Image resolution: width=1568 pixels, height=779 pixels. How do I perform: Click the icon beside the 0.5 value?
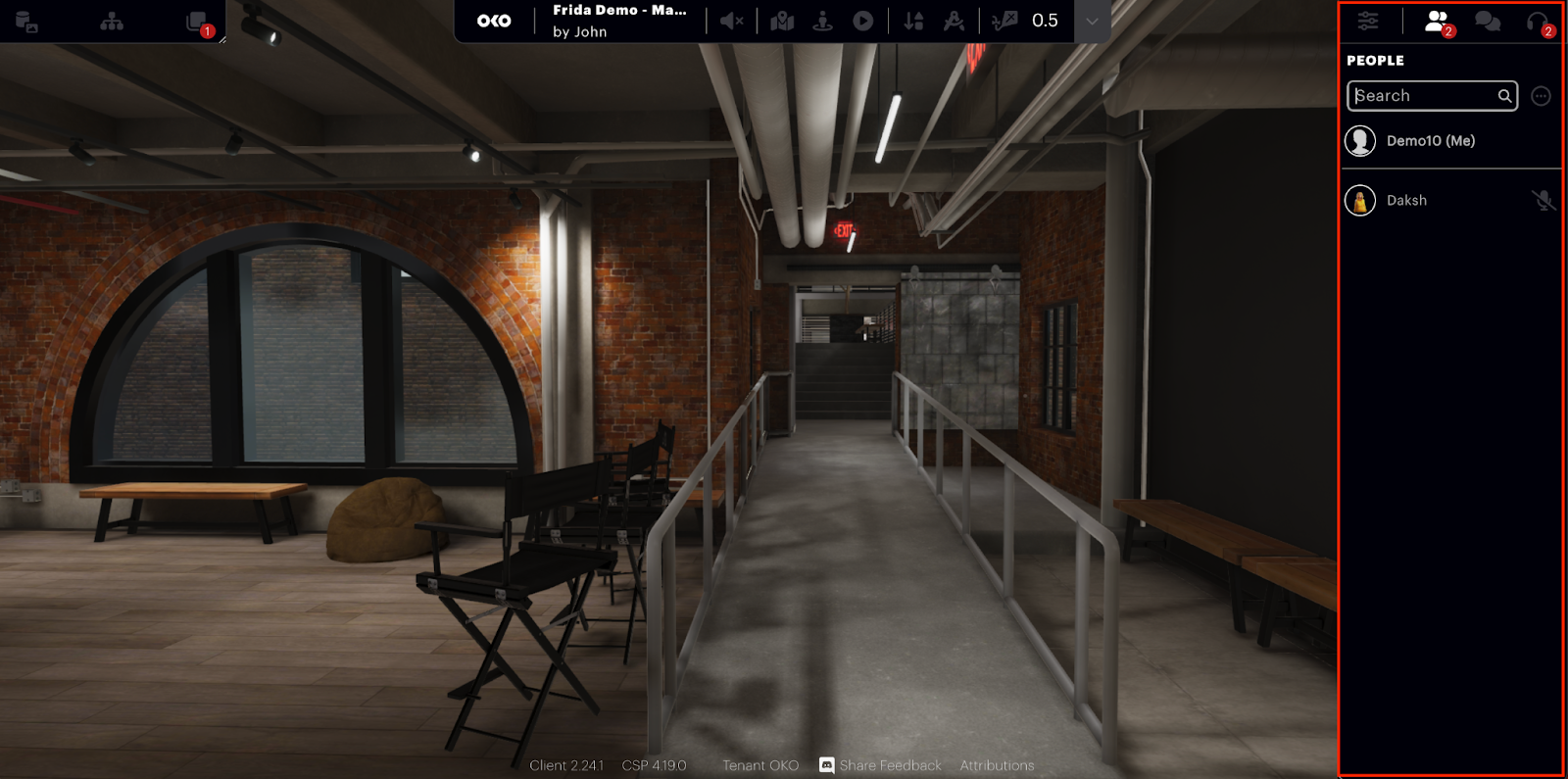tap(1004, 21)
